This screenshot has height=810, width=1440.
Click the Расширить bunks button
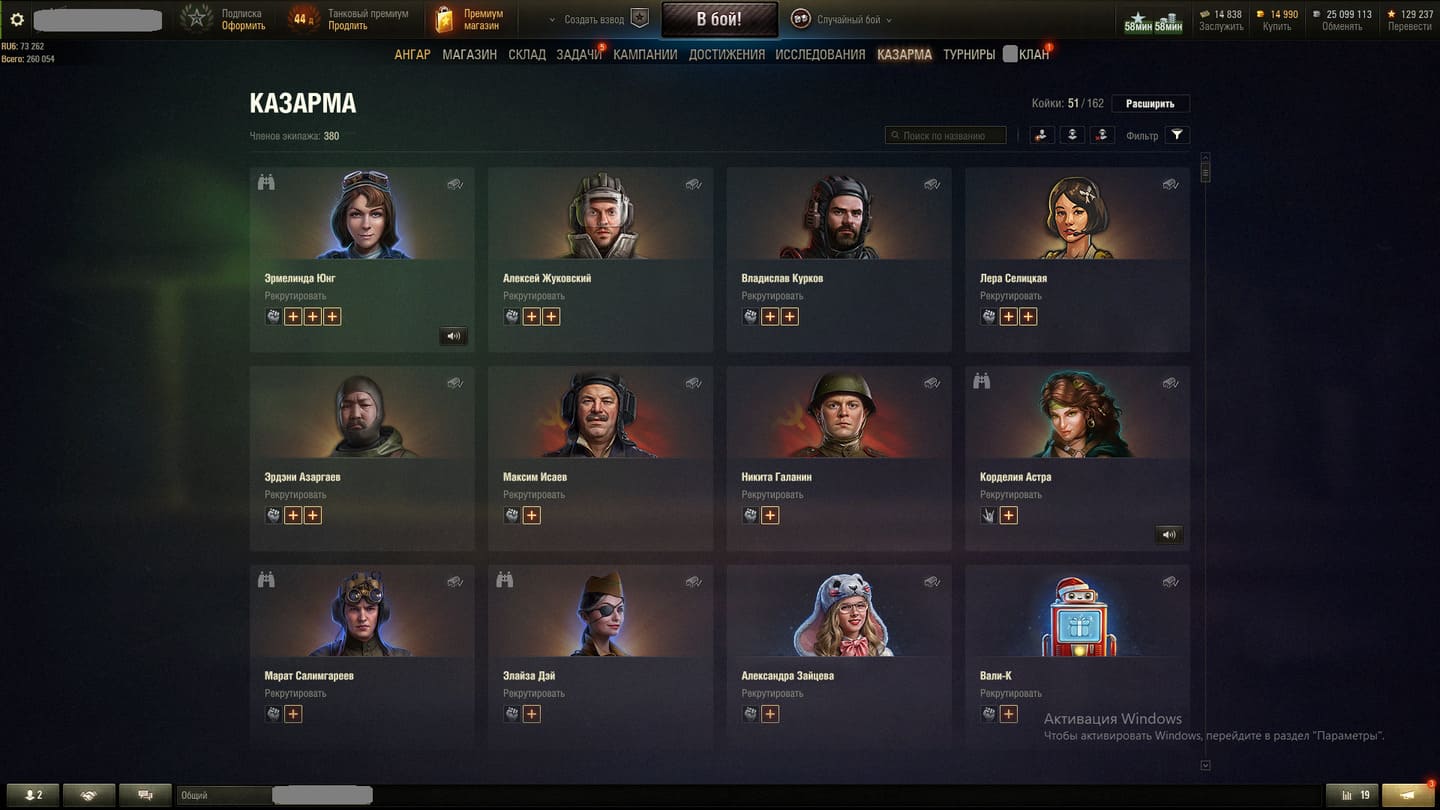coord(1150,103)
